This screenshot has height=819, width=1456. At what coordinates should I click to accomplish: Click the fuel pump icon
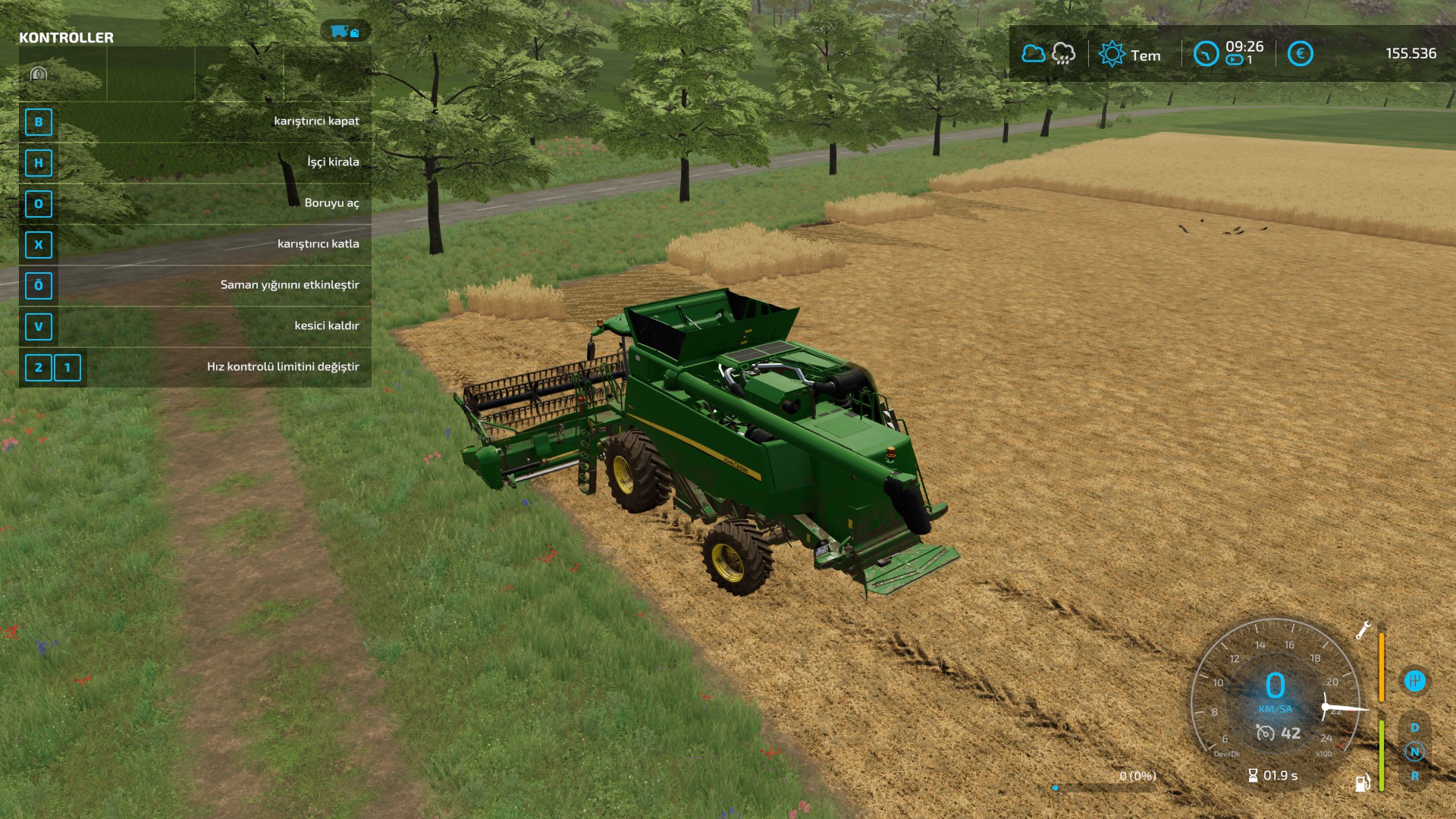coord(1363,783)
